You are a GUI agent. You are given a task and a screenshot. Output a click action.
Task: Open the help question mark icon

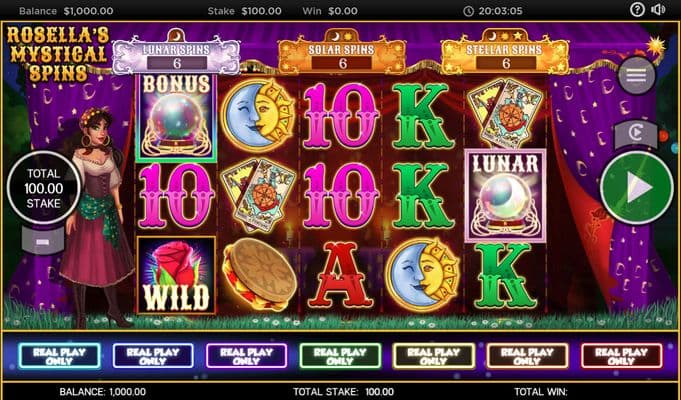coord(638,10)
